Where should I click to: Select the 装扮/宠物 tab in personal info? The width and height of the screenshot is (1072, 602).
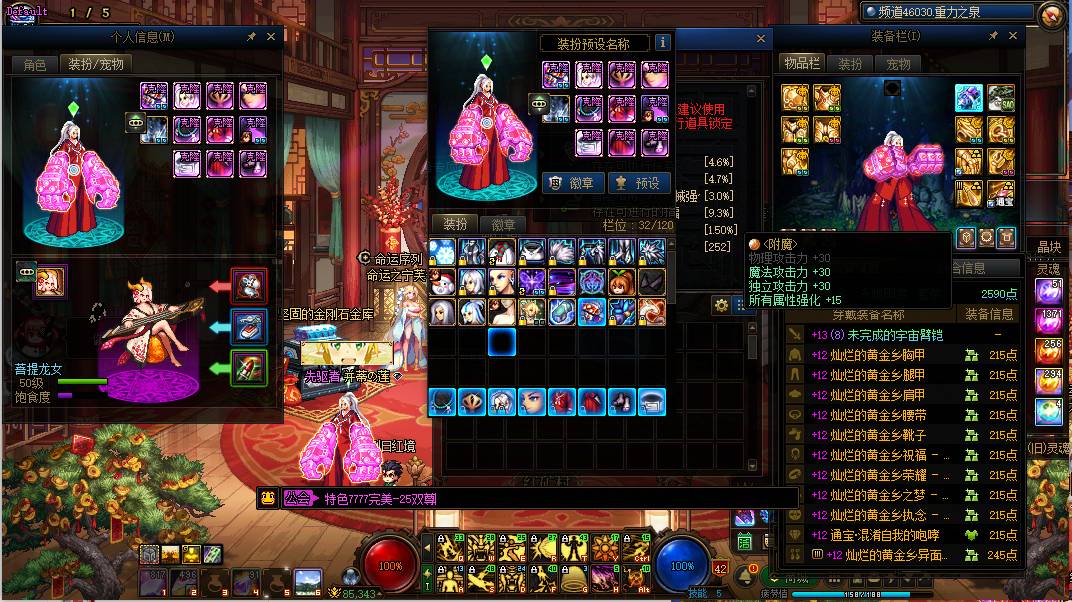(x=95, y=64)
